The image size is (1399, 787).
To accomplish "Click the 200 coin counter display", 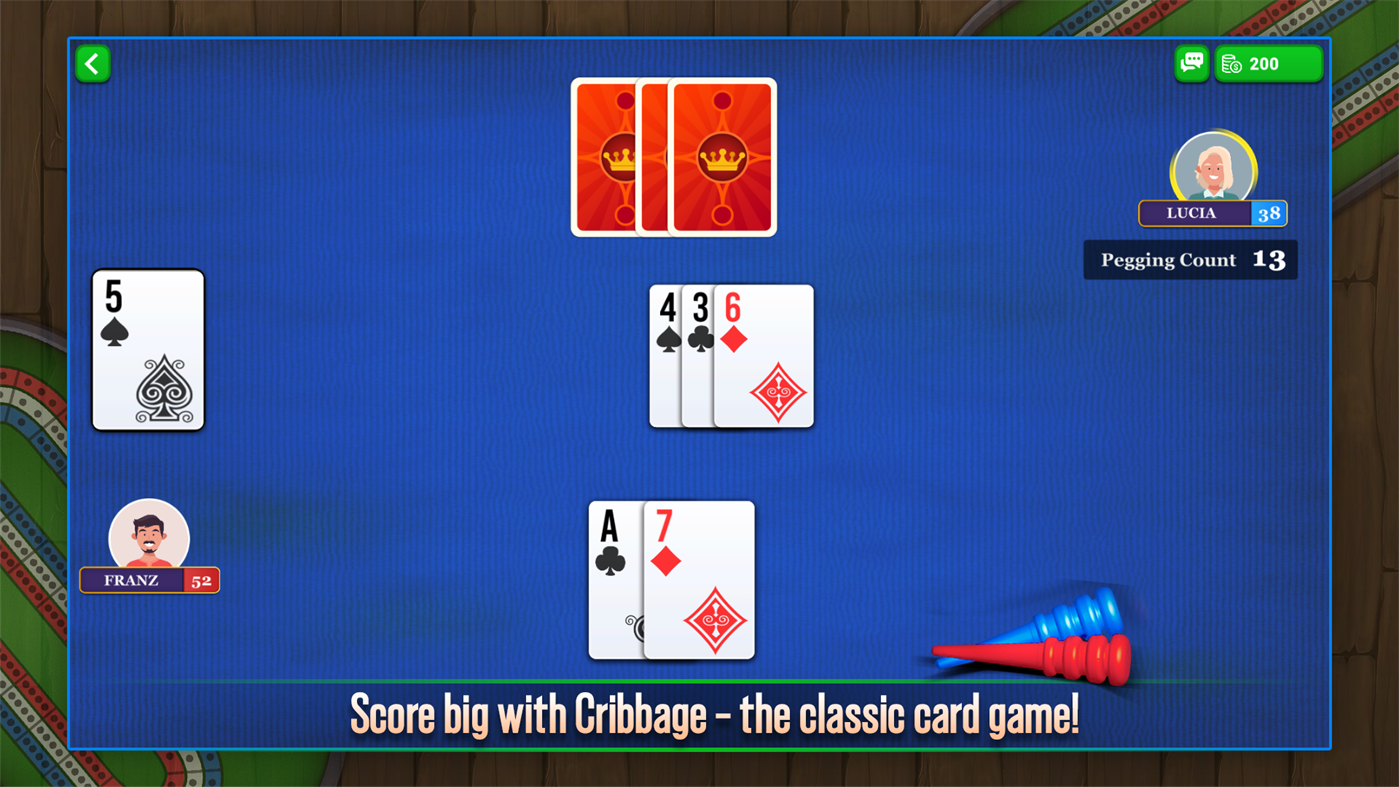I will tap(1267, 62).
